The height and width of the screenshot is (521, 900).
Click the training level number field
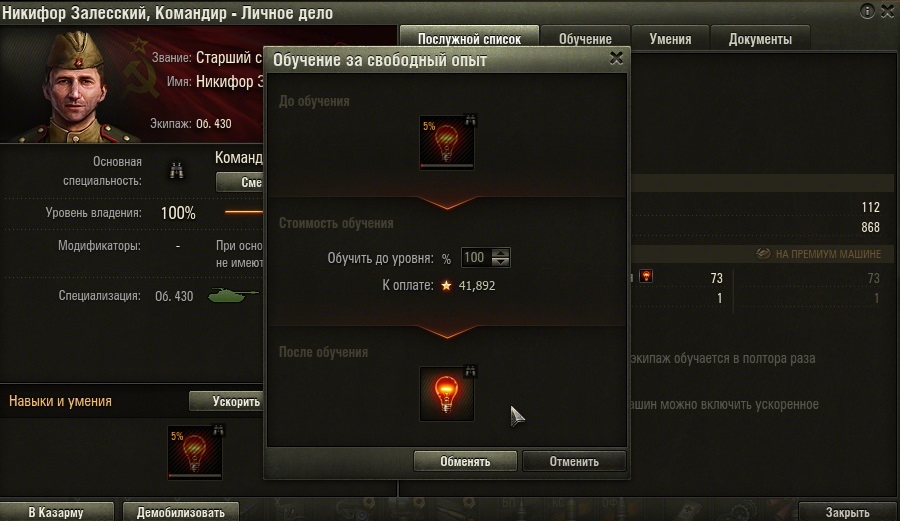coord(474,258)
